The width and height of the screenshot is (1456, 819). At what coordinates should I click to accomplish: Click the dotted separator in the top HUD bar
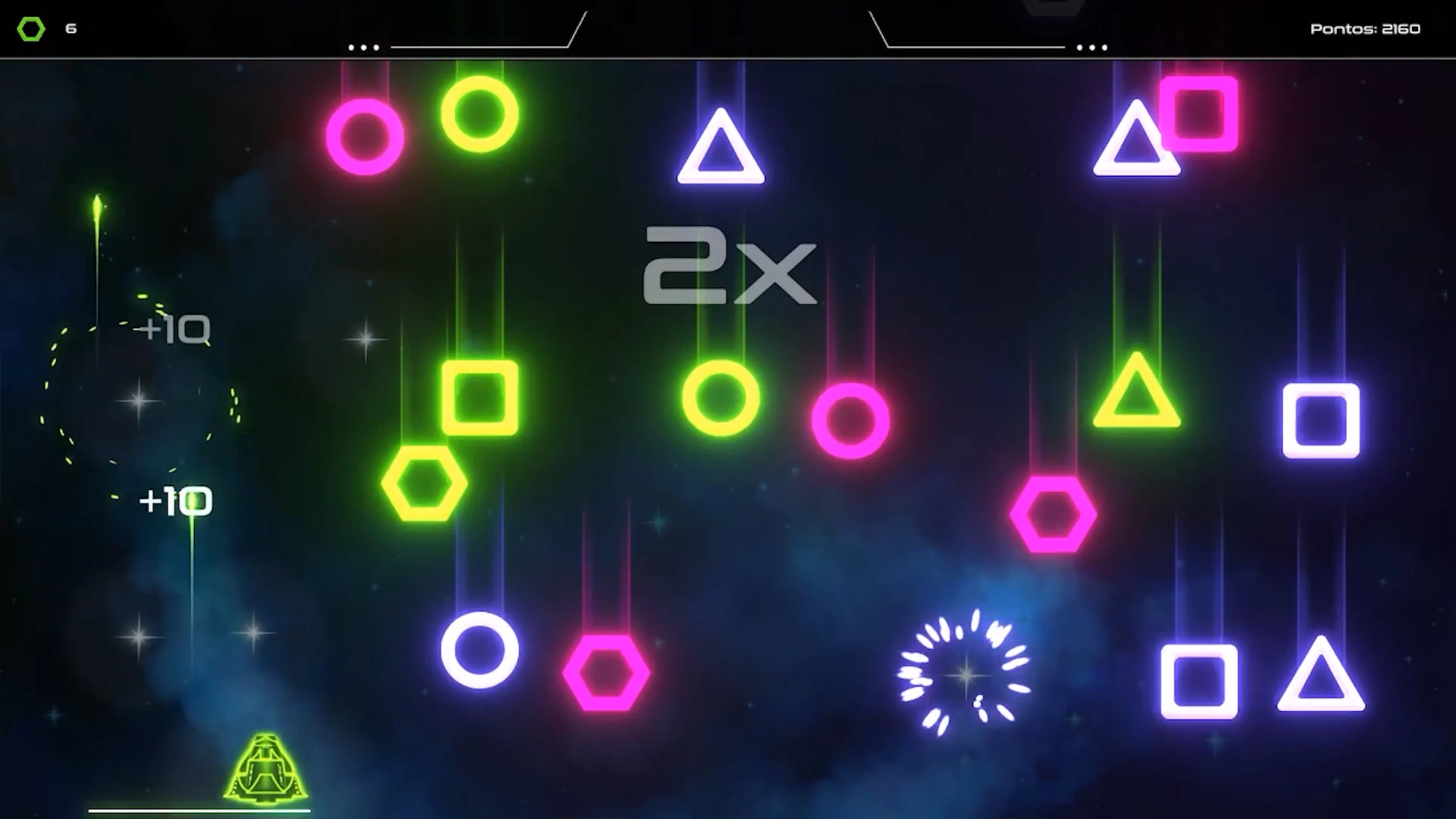[x=364, y=47]
